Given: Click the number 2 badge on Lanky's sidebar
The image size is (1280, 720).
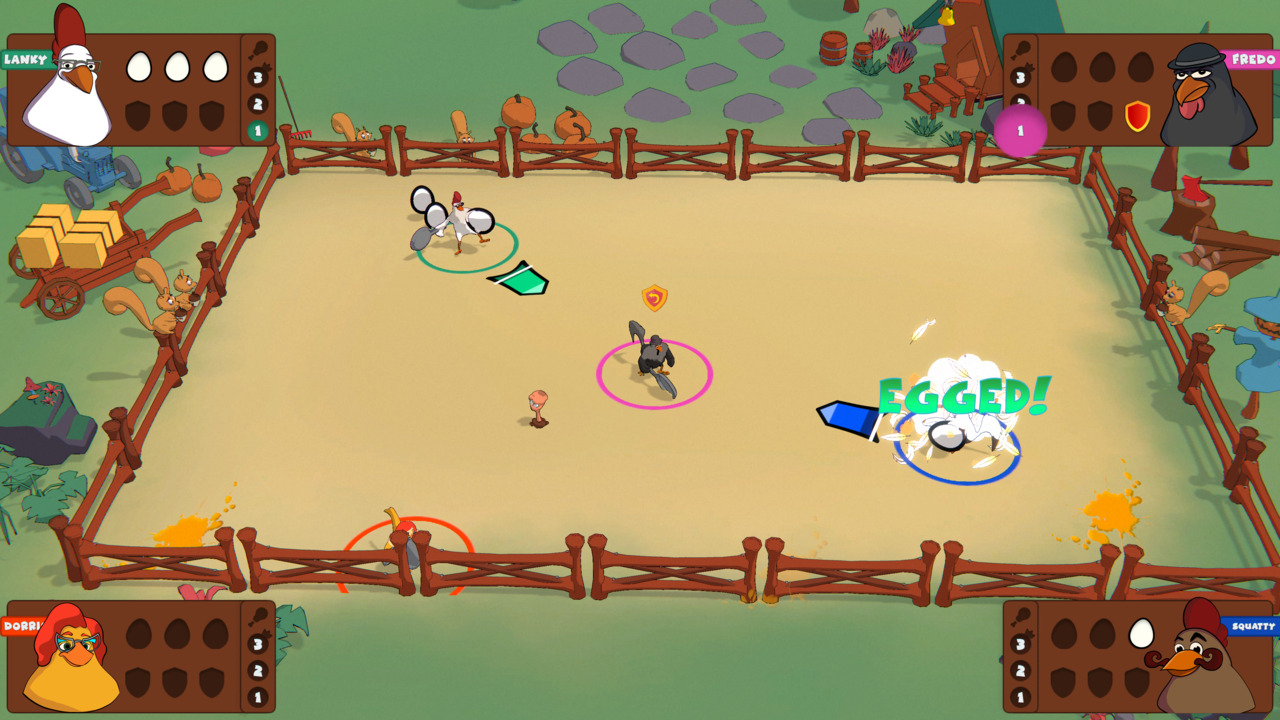Looking at the screenshot, I should click(256, 104).
